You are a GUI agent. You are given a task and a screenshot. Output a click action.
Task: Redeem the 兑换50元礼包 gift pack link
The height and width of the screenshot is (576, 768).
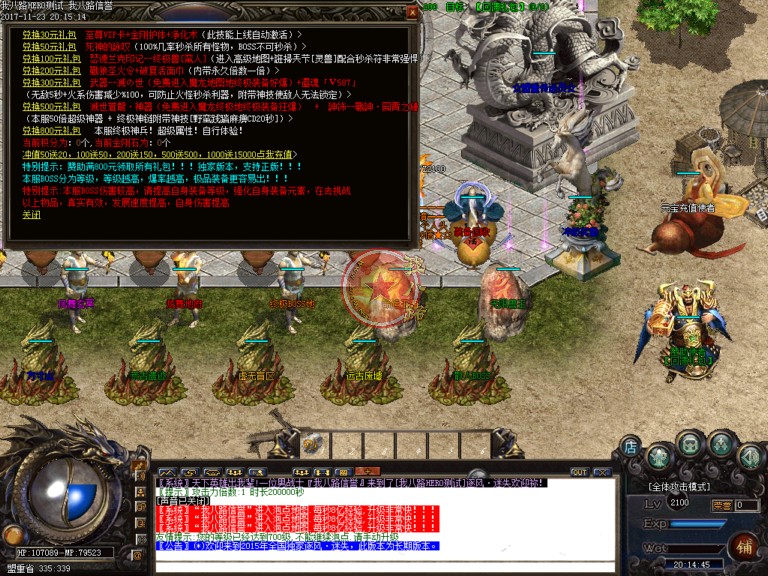point(39,46)
